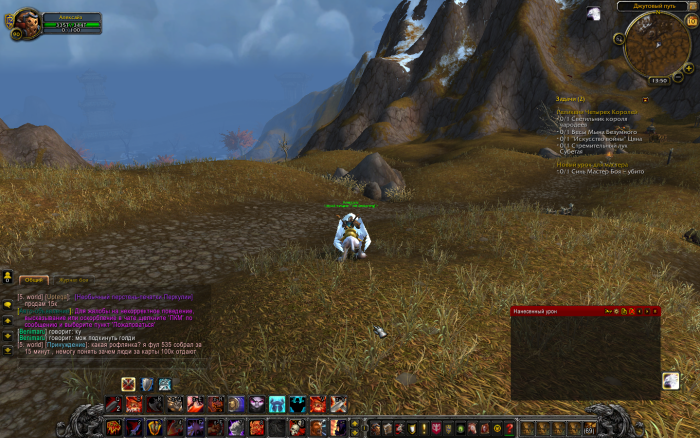Select the Реликвии Четырех Королей quest title
The width and height of the screenshot is (700, 438).
594,110
